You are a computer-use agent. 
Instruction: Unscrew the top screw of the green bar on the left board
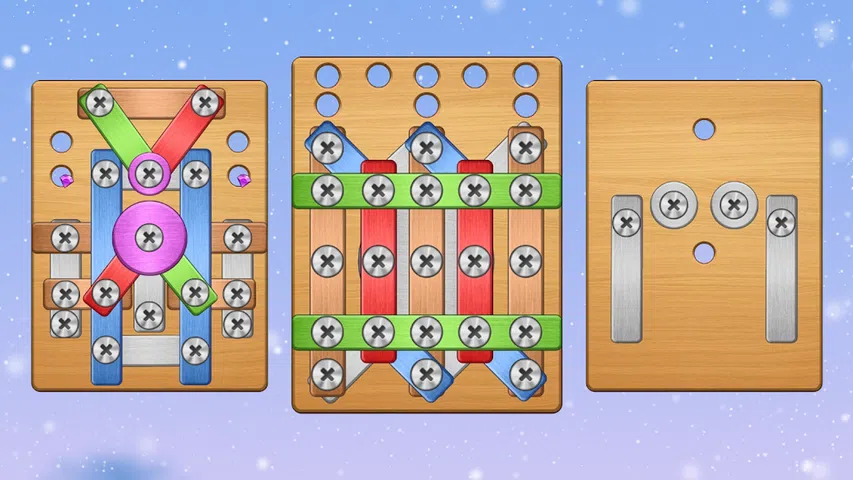coord(99,102)
